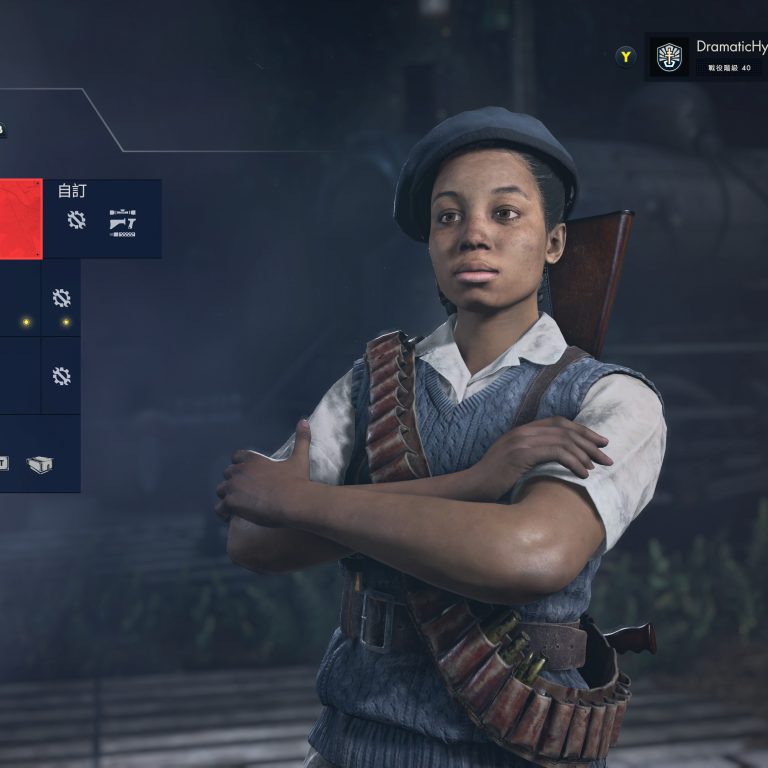The image size is (768, 768).
Task: Click the weapon parts icon under 自訂
Action: [x=122, y=222]
